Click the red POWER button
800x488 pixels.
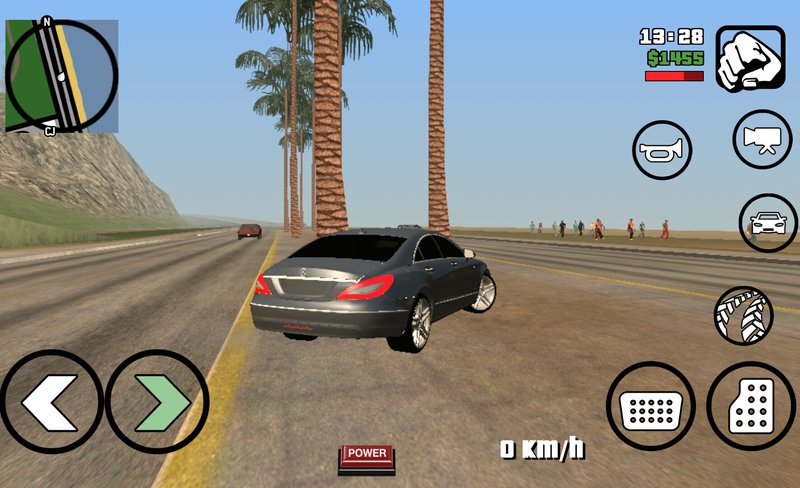366,455
